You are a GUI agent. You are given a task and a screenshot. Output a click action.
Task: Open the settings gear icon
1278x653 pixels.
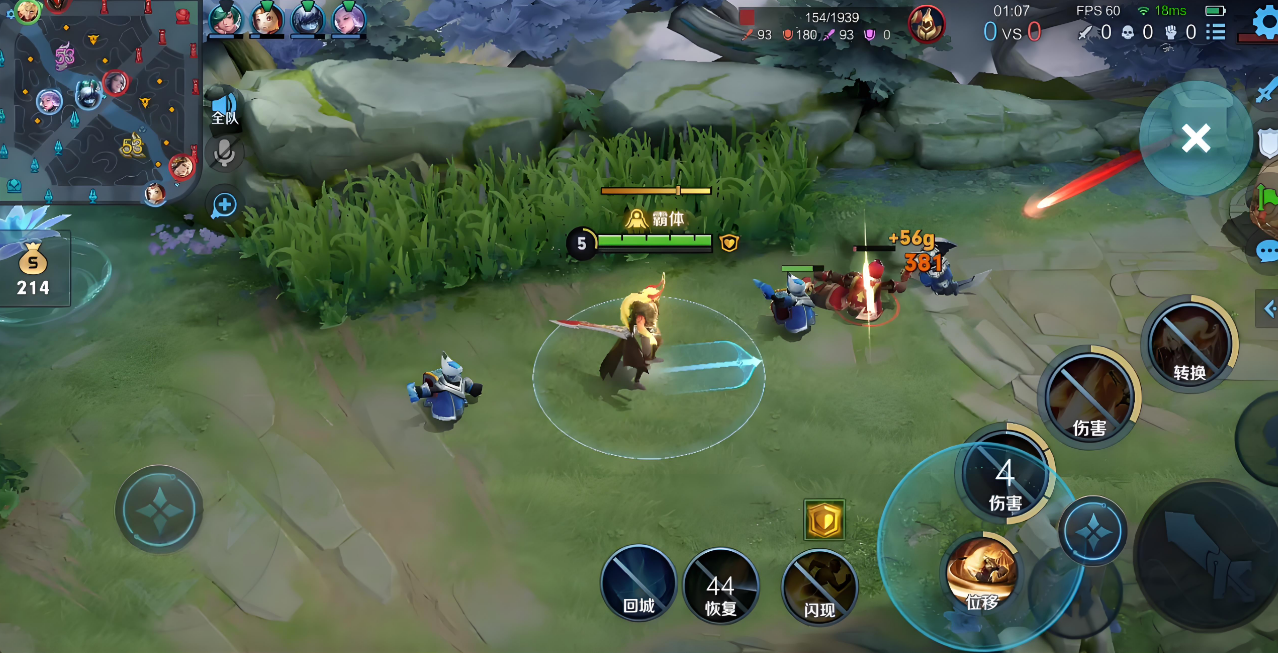(x=1266, y=20)
